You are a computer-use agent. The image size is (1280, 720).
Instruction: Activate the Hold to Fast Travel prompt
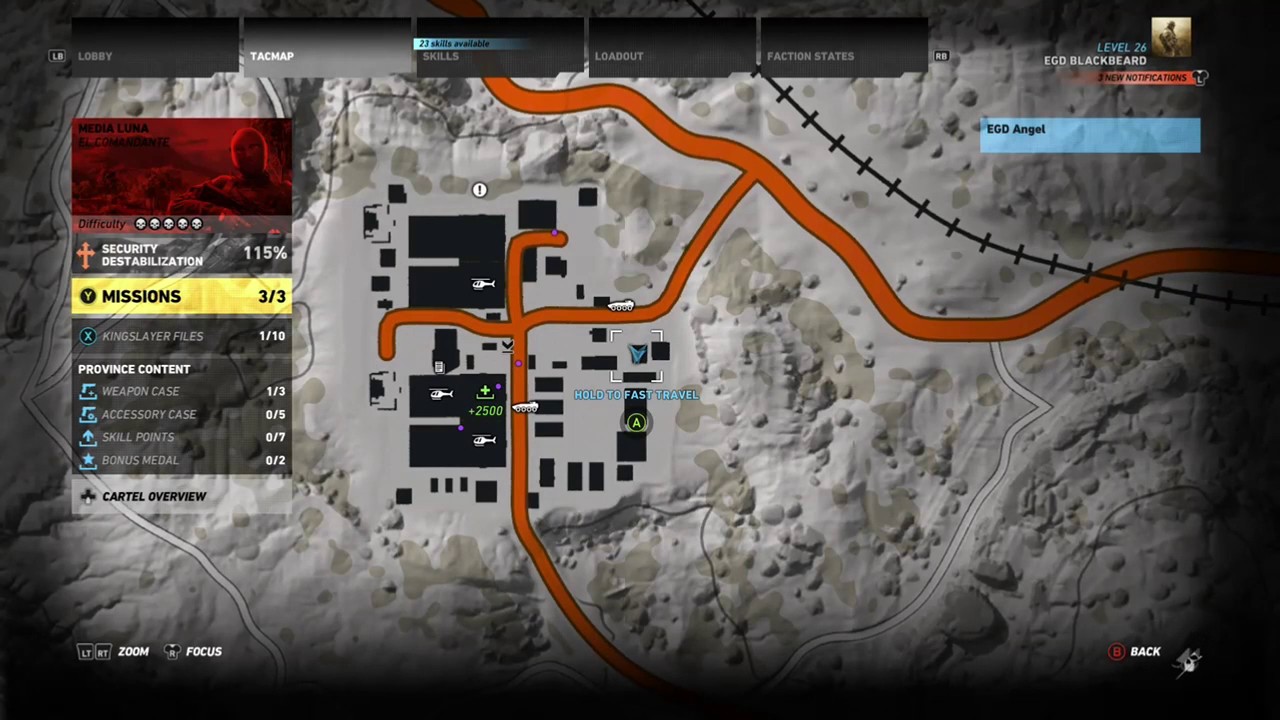(636, 423)
